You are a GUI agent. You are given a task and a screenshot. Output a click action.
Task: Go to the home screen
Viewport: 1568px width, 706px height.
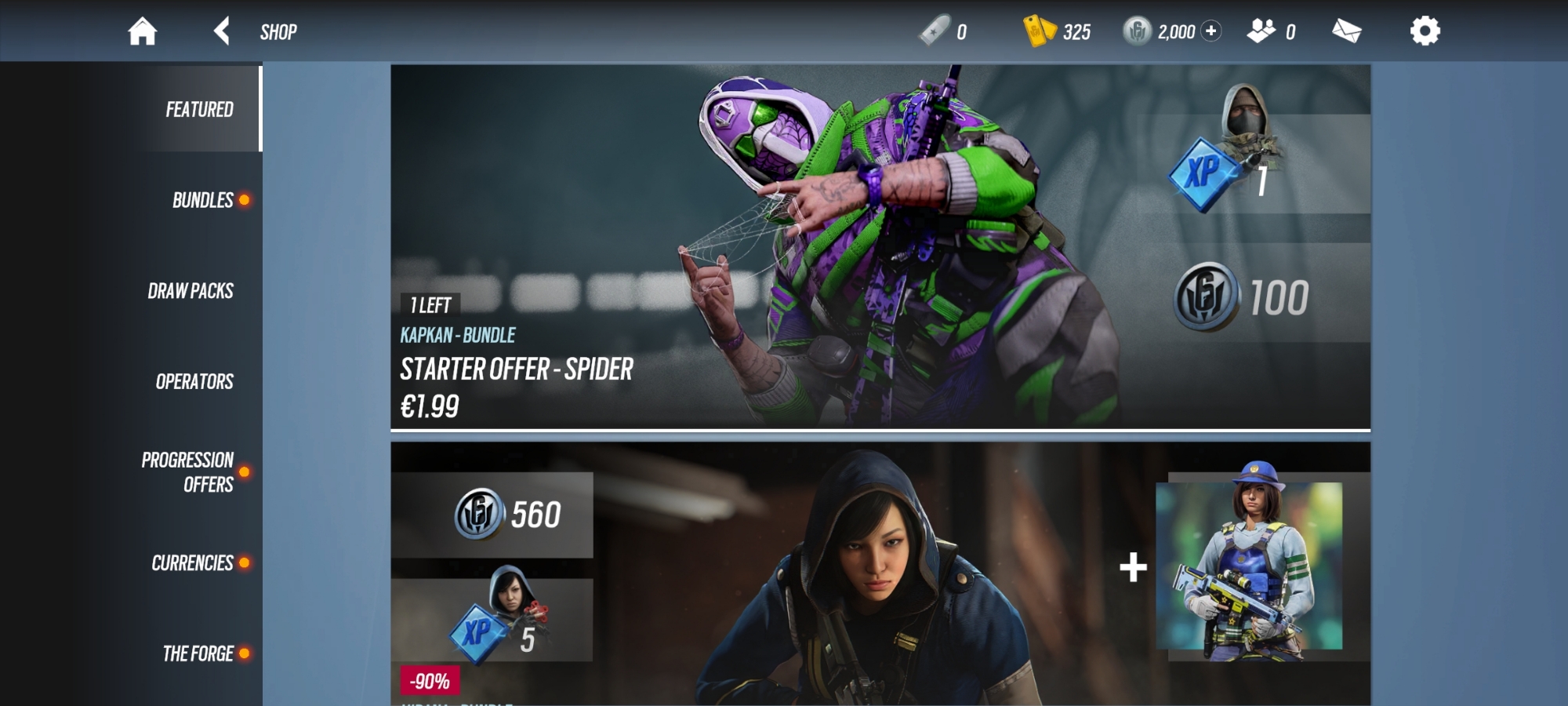(x=143, y=31)
